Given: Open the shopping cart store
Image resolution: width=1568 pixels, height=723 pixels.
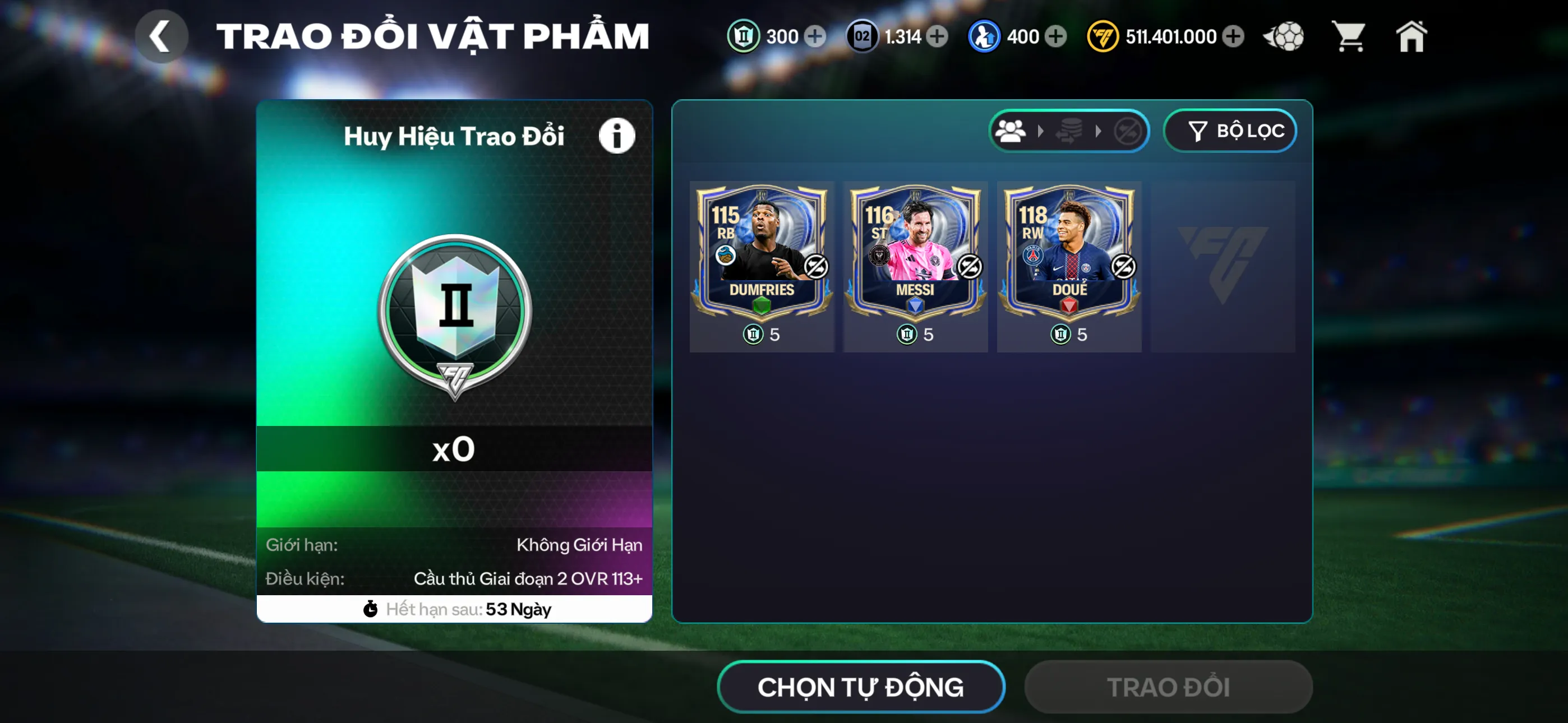Looking at the screenshot, I should tap(1349, 36).
